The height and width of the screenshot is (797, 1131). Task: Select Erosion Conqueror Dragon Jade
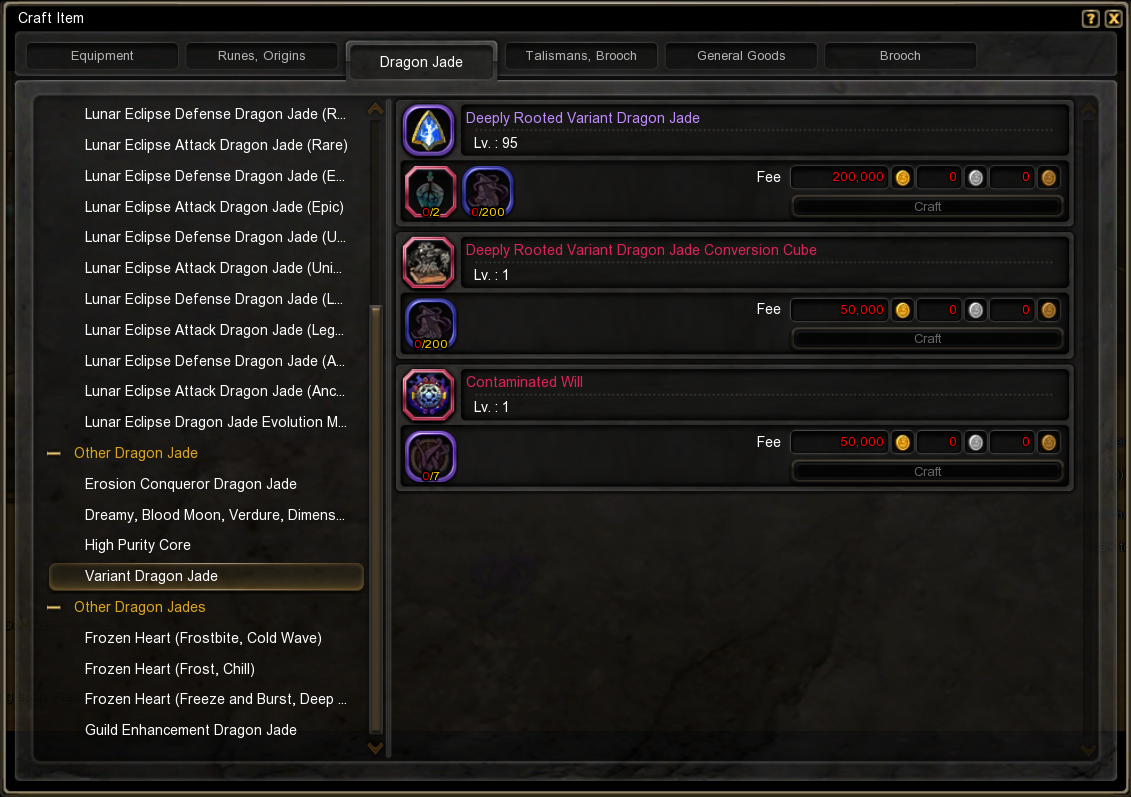tap(190, 484)
